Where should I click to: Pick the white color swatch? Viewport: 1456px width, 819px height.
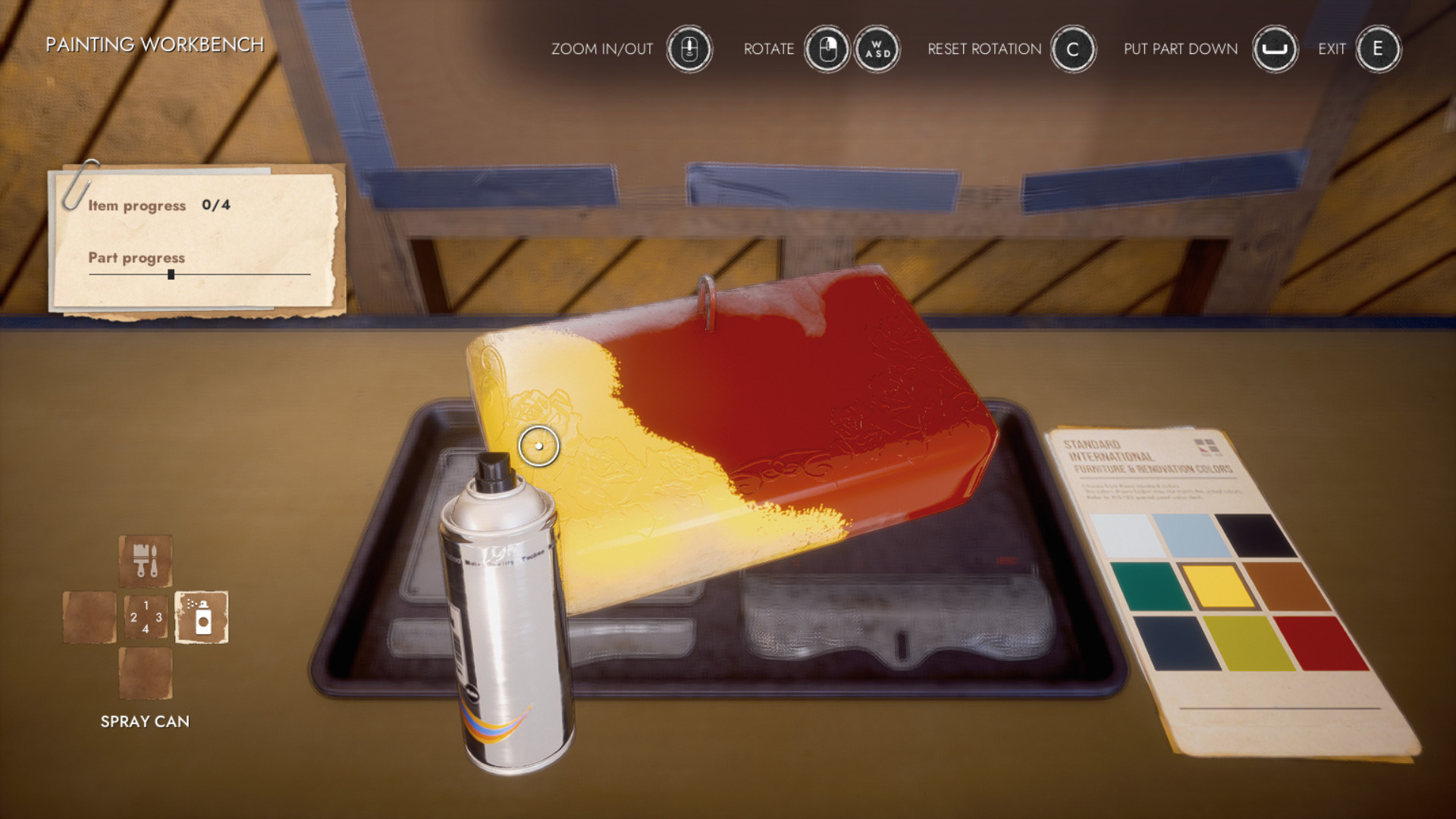coord(1126,535)
